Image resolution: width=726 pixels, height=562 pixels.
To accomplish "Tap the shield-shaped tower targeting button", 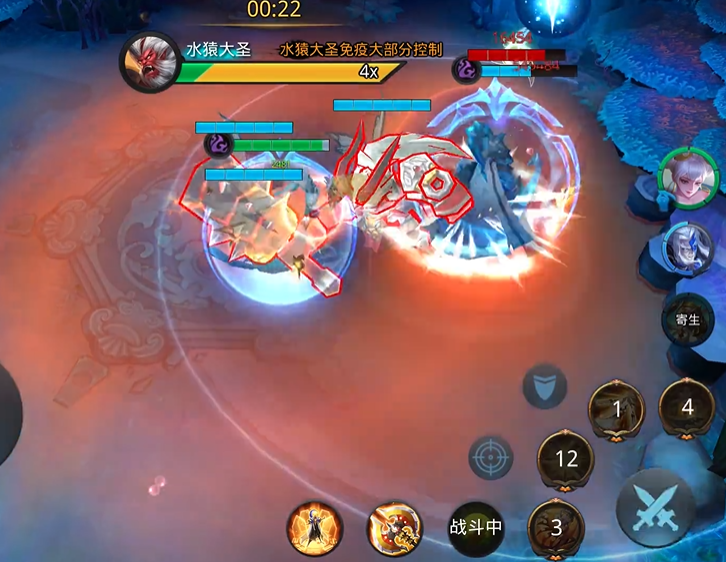I will (545, 386).
